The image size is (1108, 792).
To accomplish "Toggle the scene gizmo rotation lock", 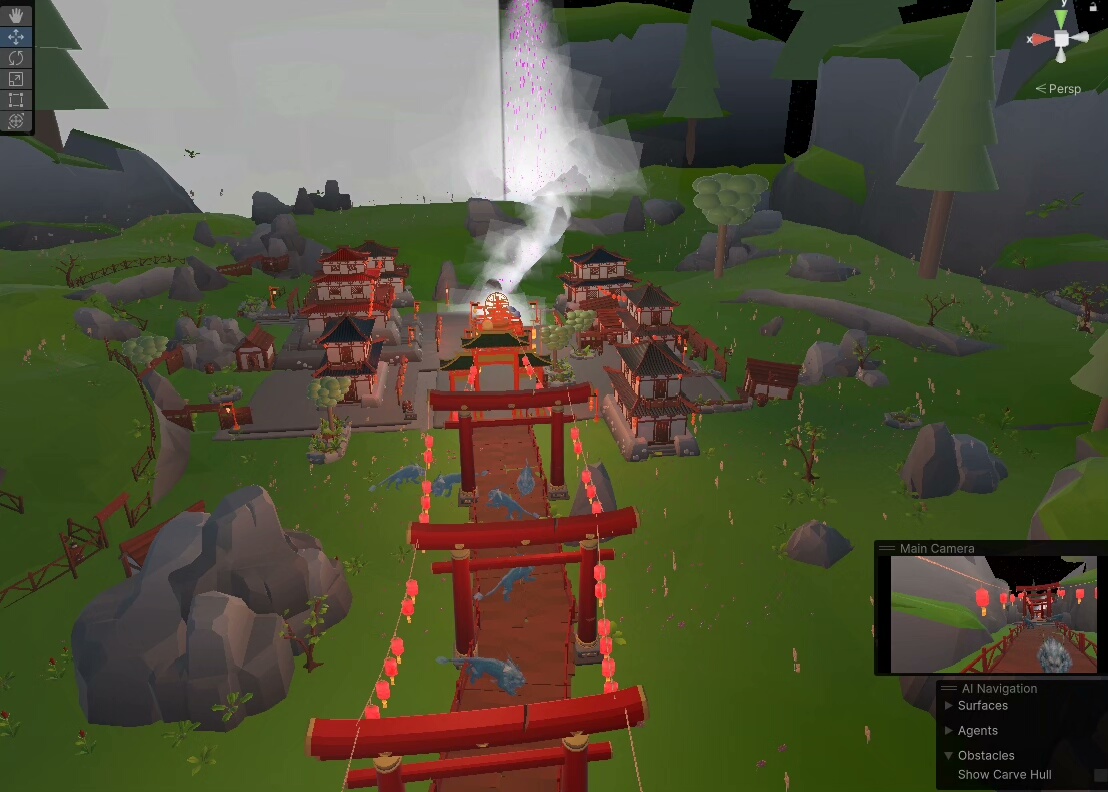I will tap(1092, 6).
